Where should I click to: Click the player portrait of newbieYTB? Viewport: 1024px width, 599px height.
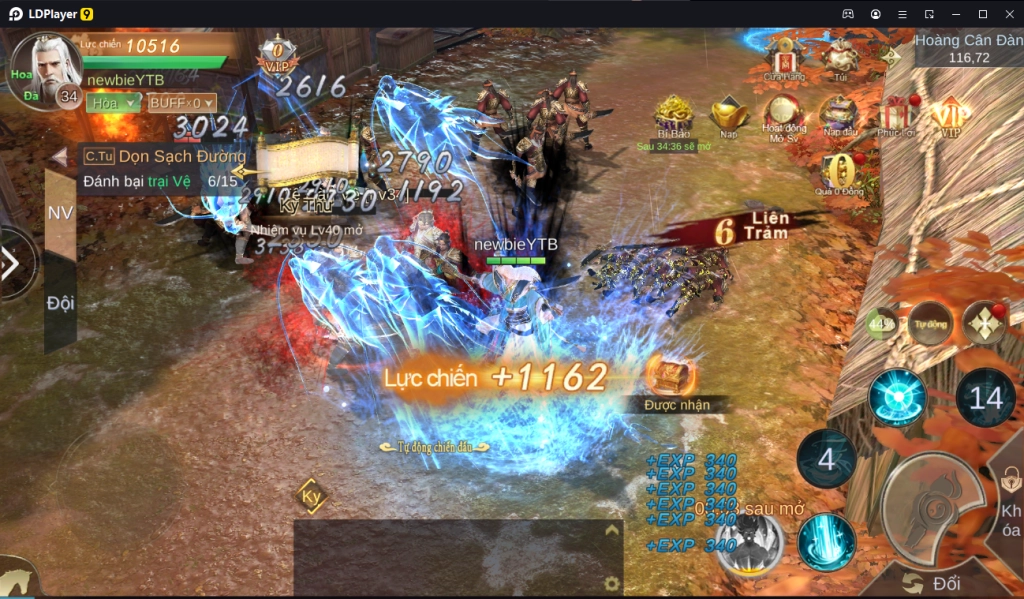(45, 68)
